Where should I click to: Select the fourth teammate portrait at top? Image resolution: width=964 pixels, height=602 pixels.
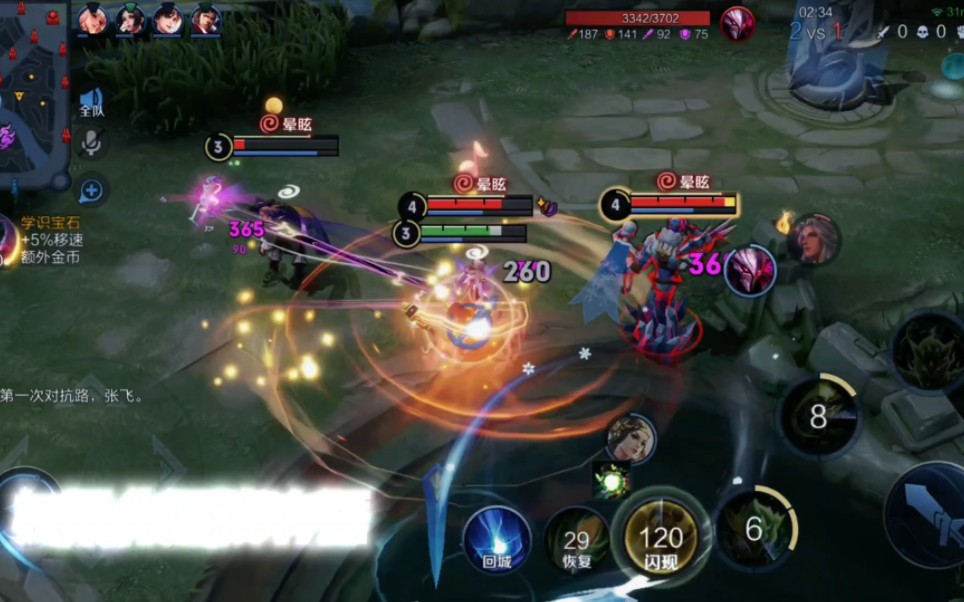pyautogui.click(x=206, y=19)
